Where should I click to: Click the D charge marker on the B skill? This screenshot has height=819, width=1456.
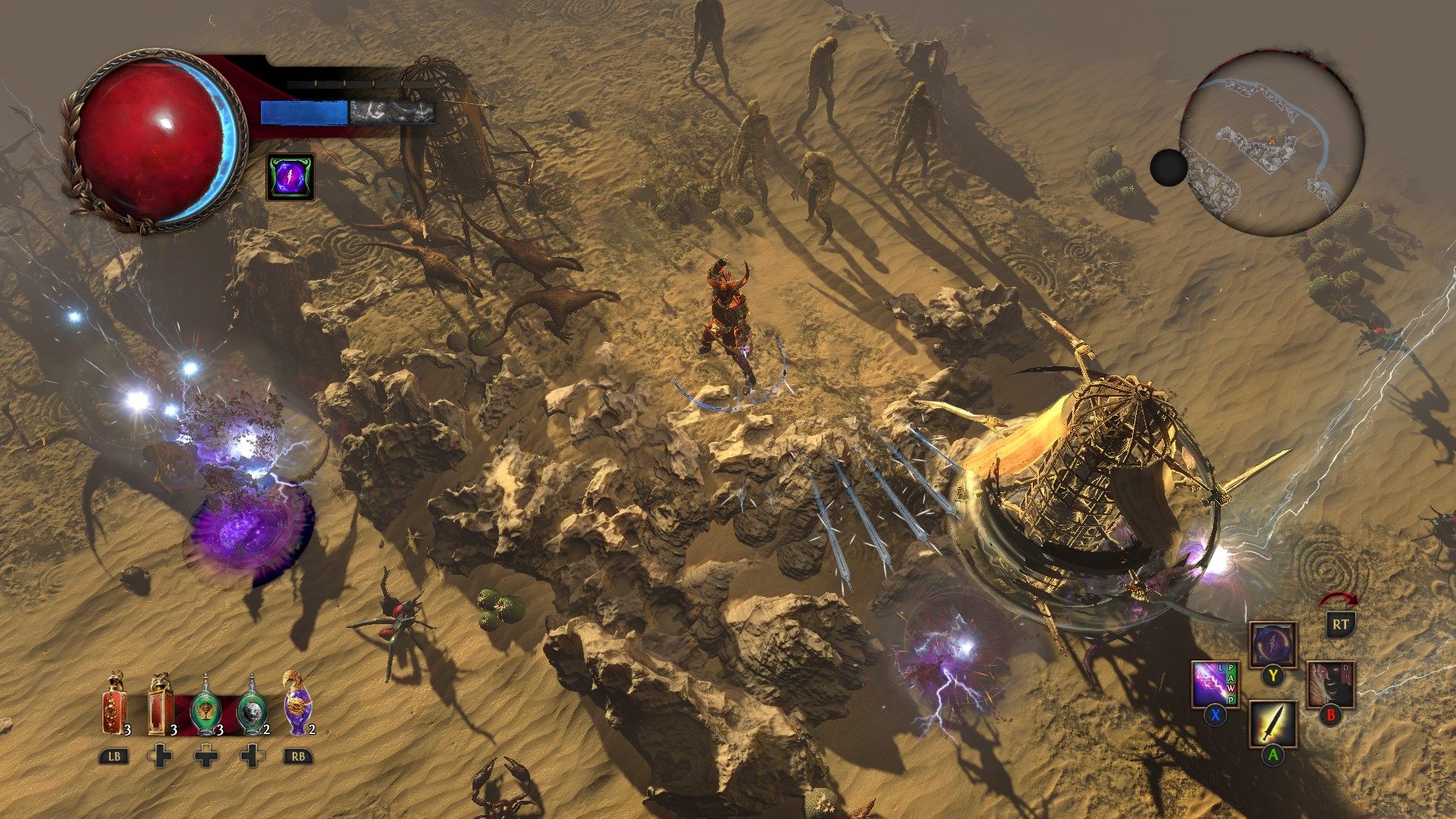pos(1345,668)
